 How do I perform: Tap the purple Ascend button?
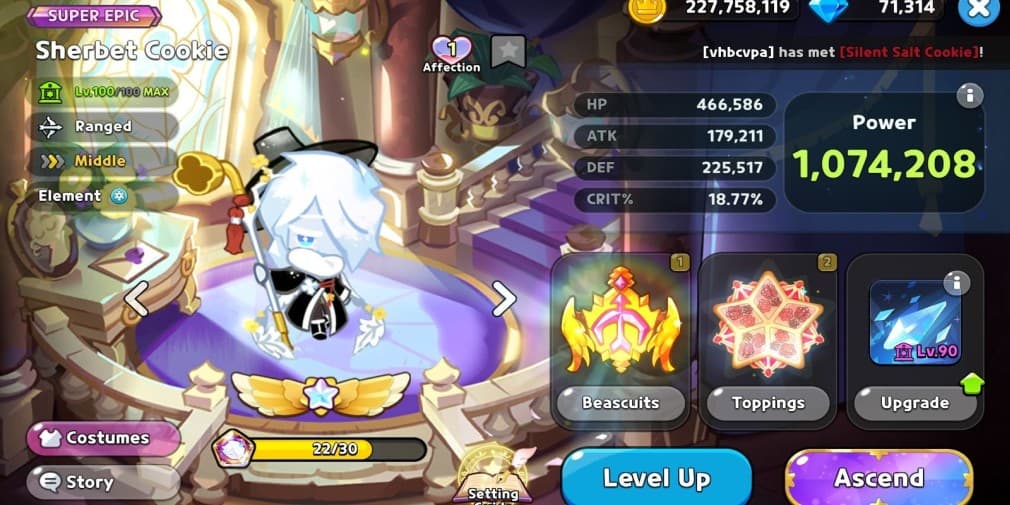(x=878, y=478)
